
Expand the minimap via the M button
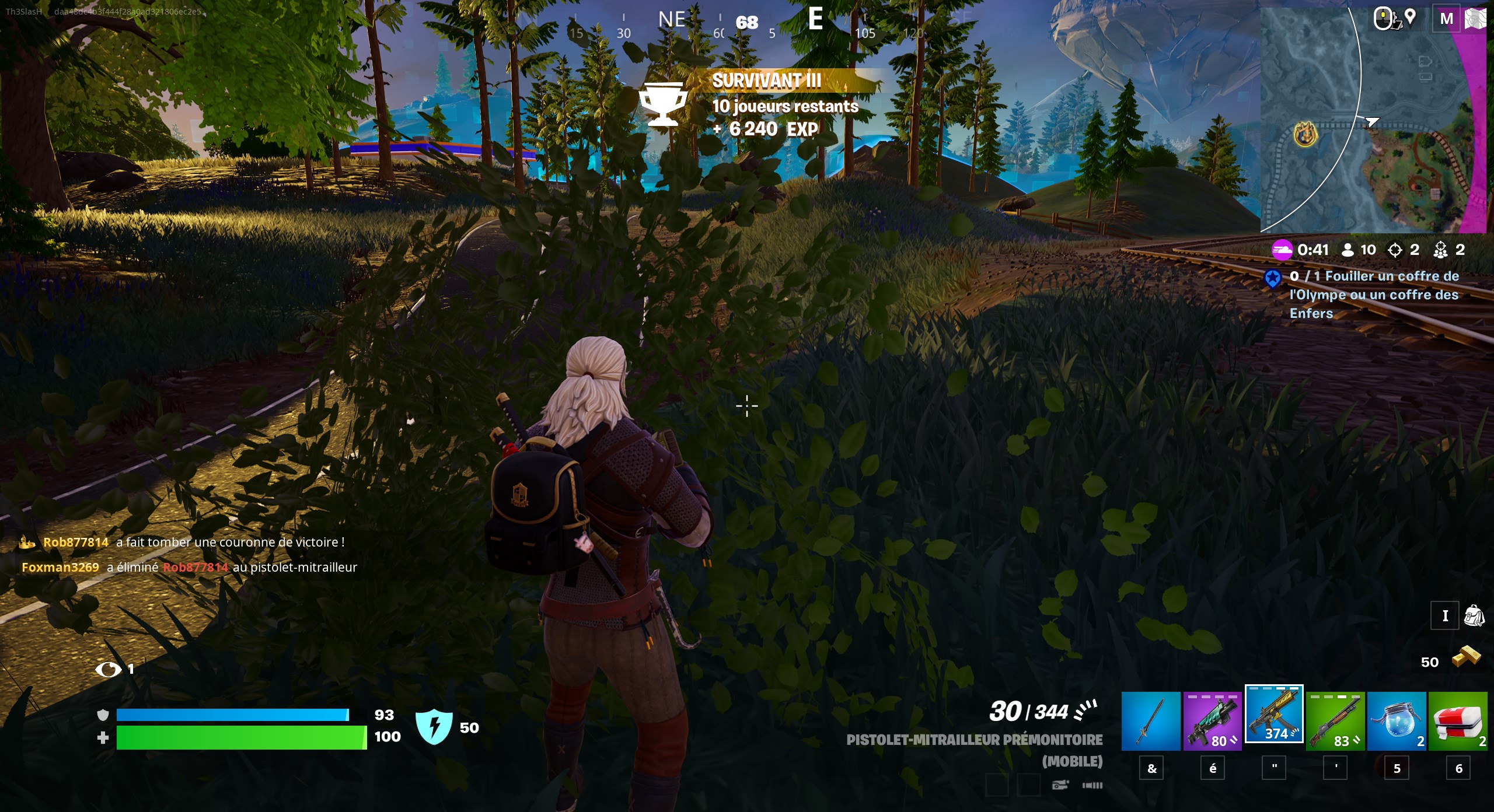[x=1446, y=18]
